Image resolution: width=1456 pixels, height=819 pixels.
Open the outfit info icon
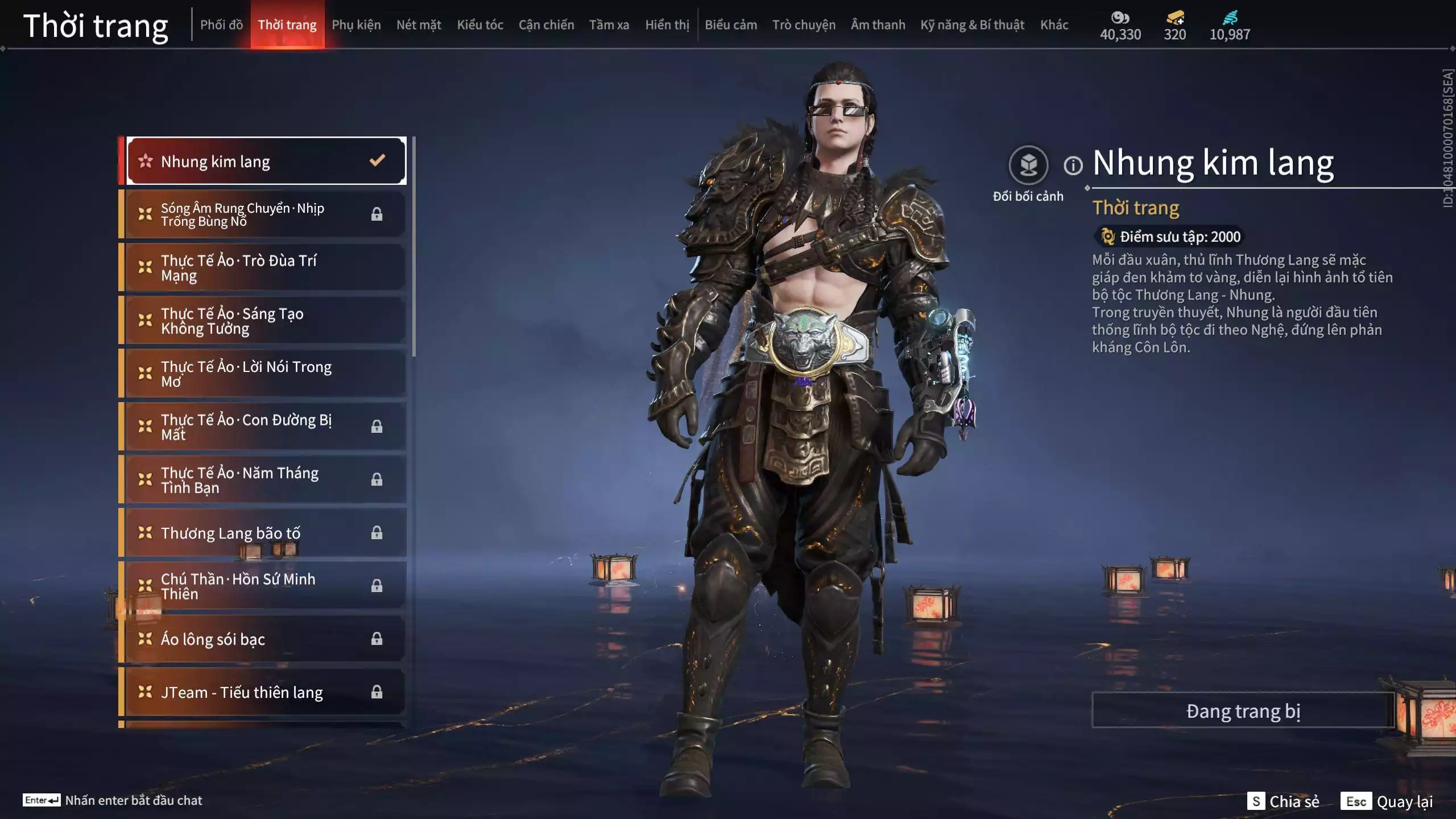point(1073,166)
